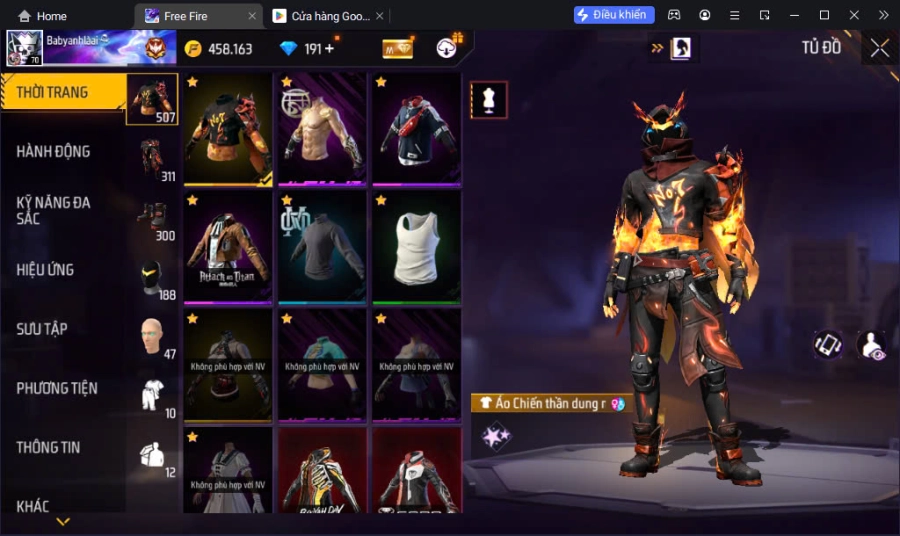Screen dimensions: 900x536
Task: Choose the grey long-sleeve shirt
Action: coord(322,246)
